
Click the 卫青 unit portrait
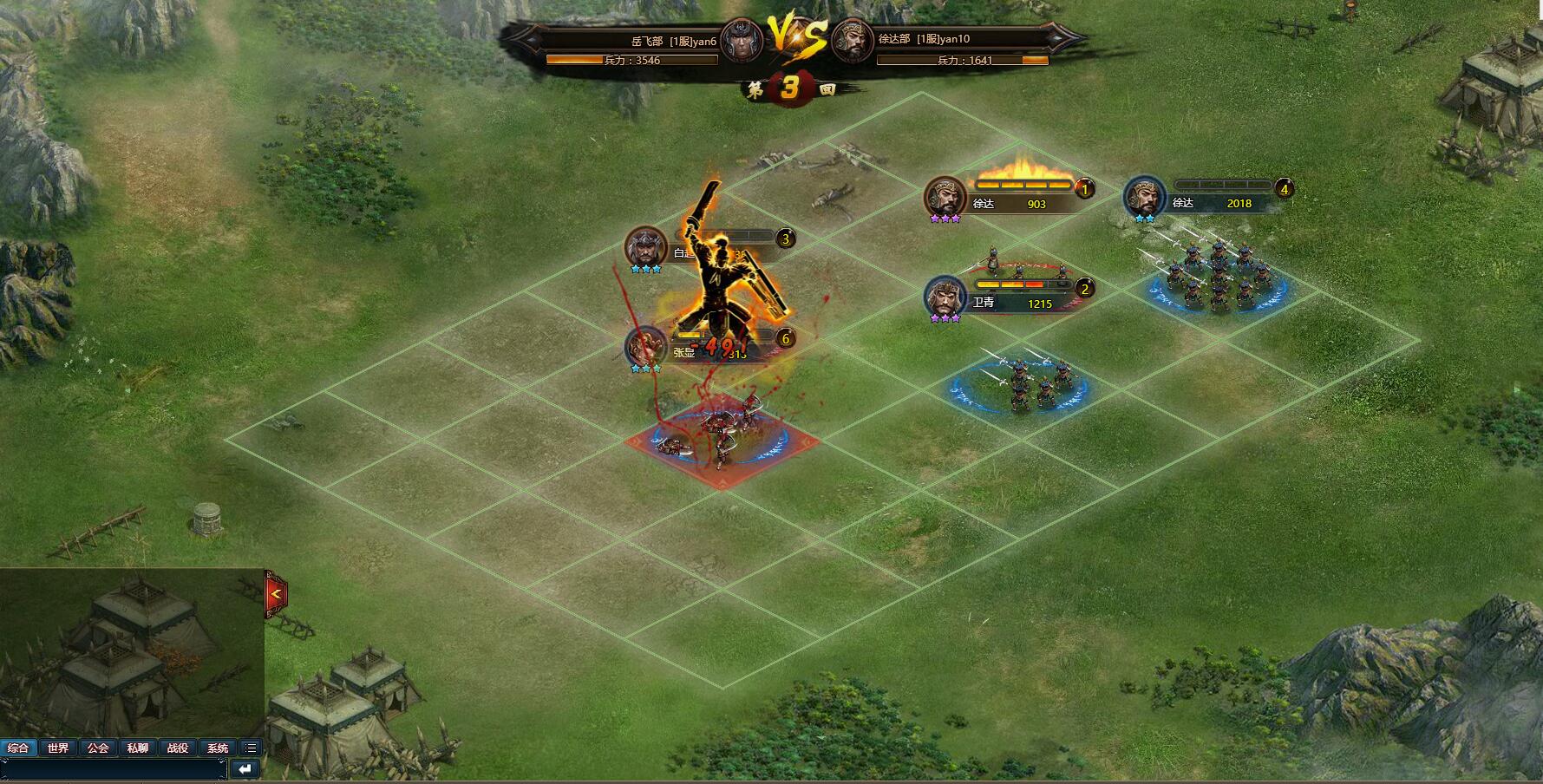pyautogui.click(x=945, y=297)
